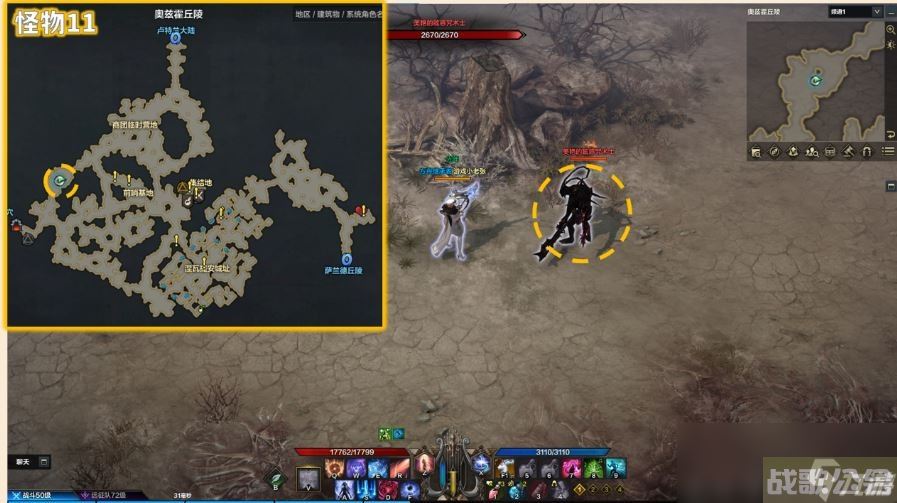Click the minimap of the current zone
897x503 pixels.
pos(815,80)
